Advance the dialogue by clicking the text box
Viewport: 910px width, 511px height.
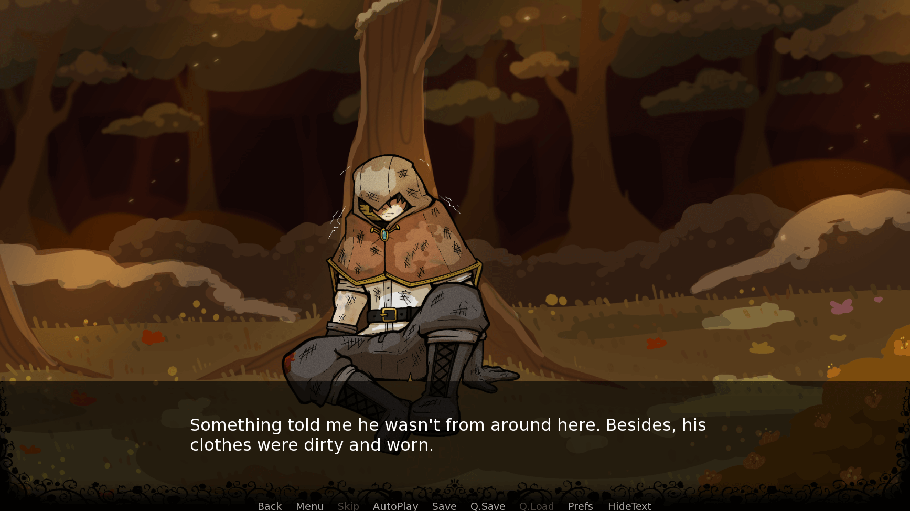454,435
